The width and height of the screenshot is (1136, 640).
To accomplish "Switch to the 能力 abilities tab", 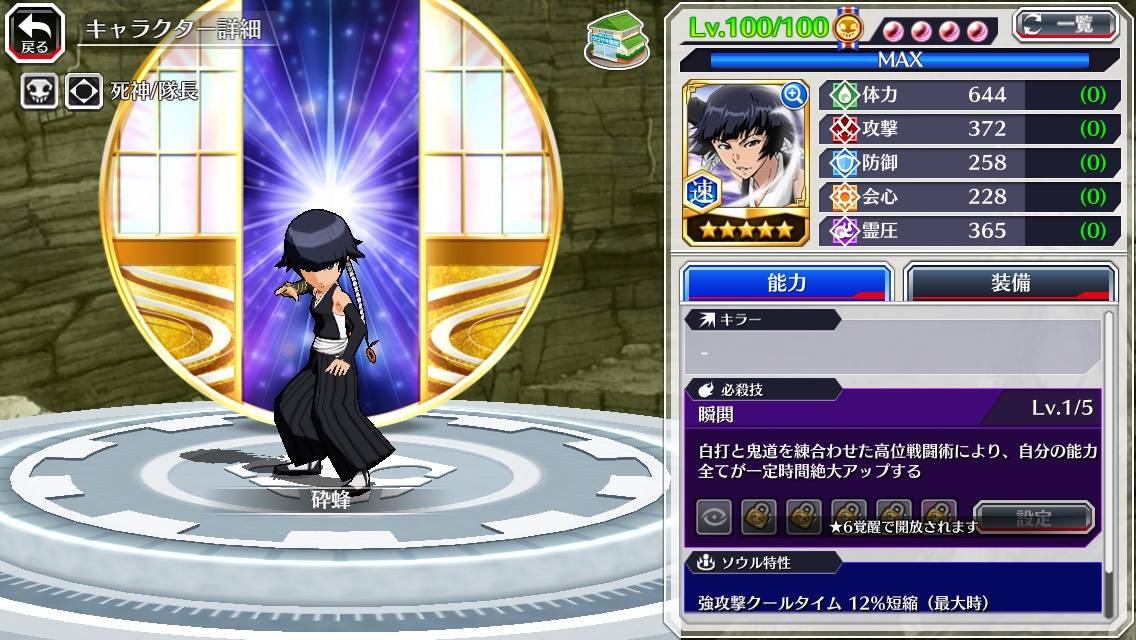I will [786, 283].
